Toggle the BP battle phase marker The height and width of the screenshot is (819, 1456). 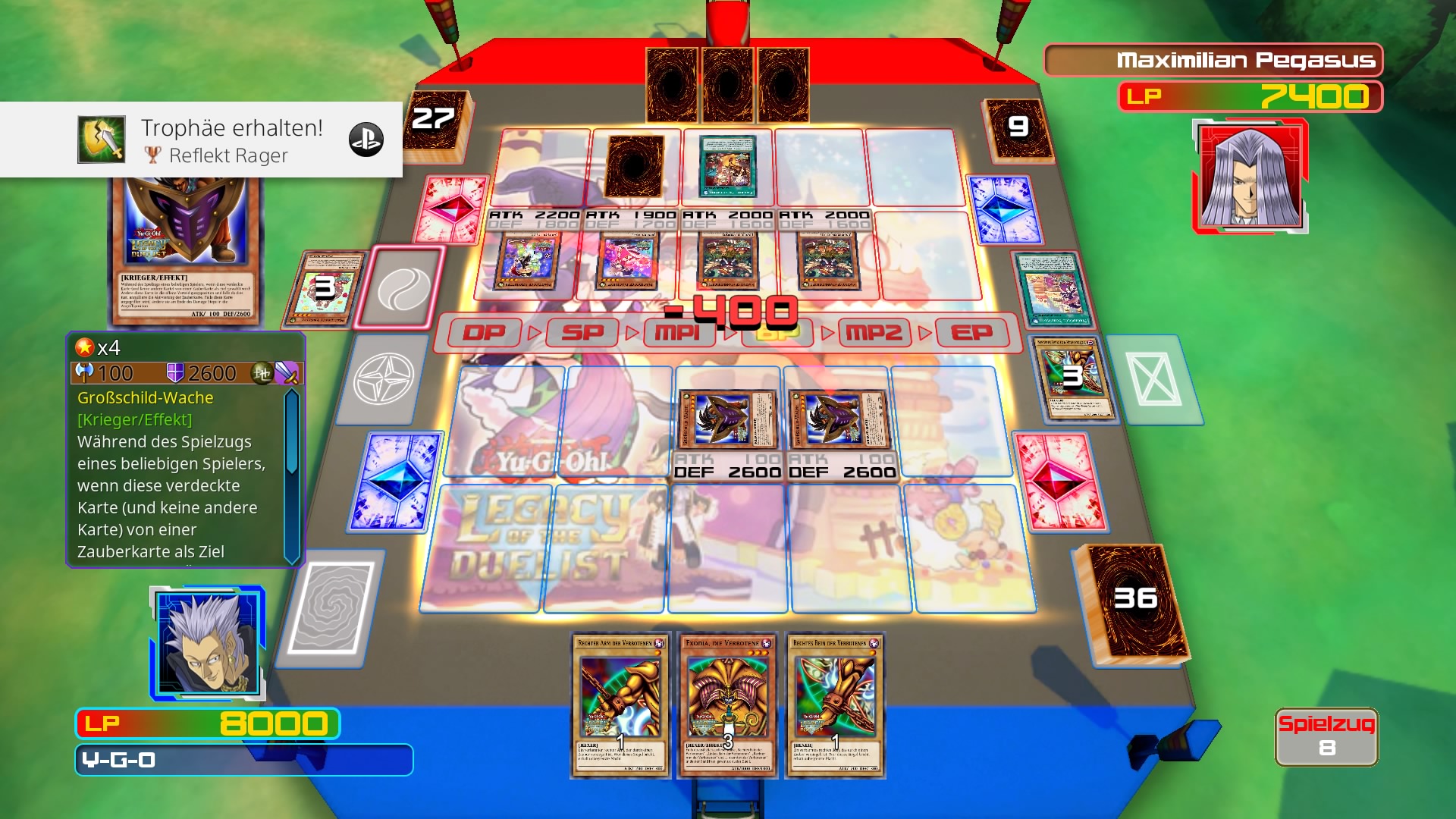(777, 334)
